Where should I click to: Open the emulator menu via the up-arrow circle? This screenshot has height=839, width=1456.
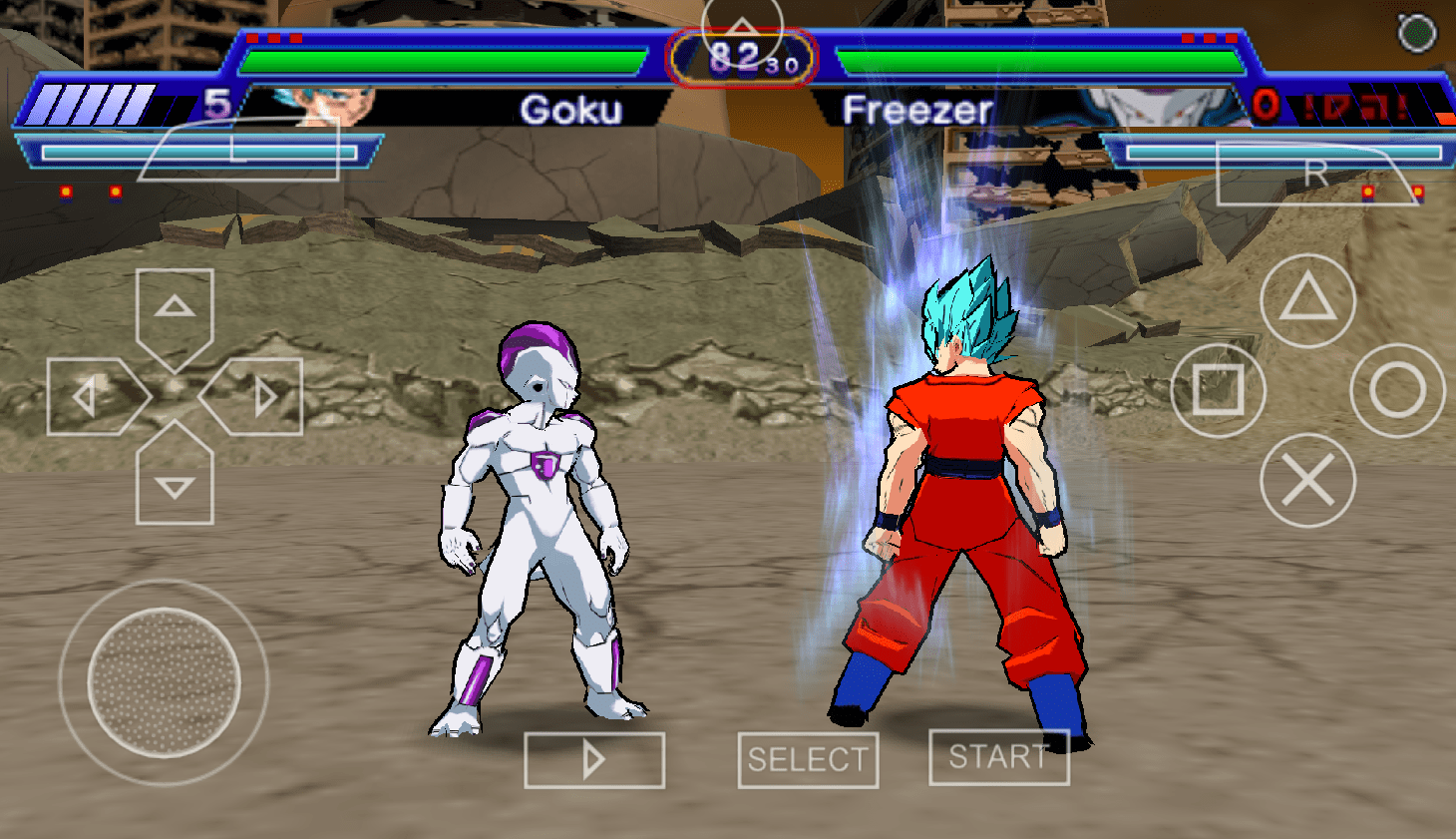pos(742,30)
